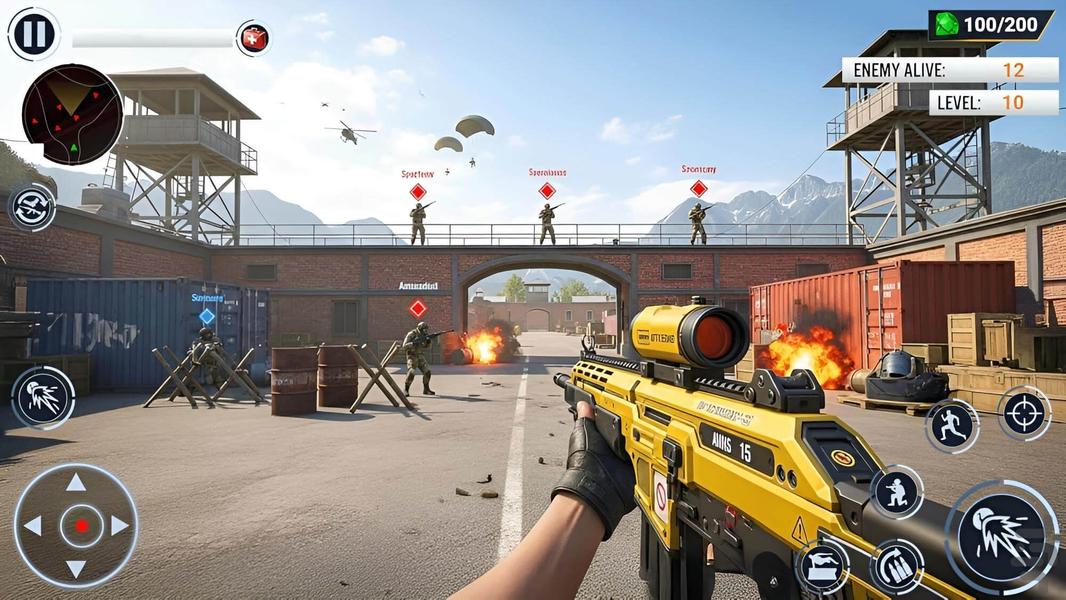Viewport: 1066px width, 600px height.
Task: Move backward with the down arrow
Action: (76, 569)
